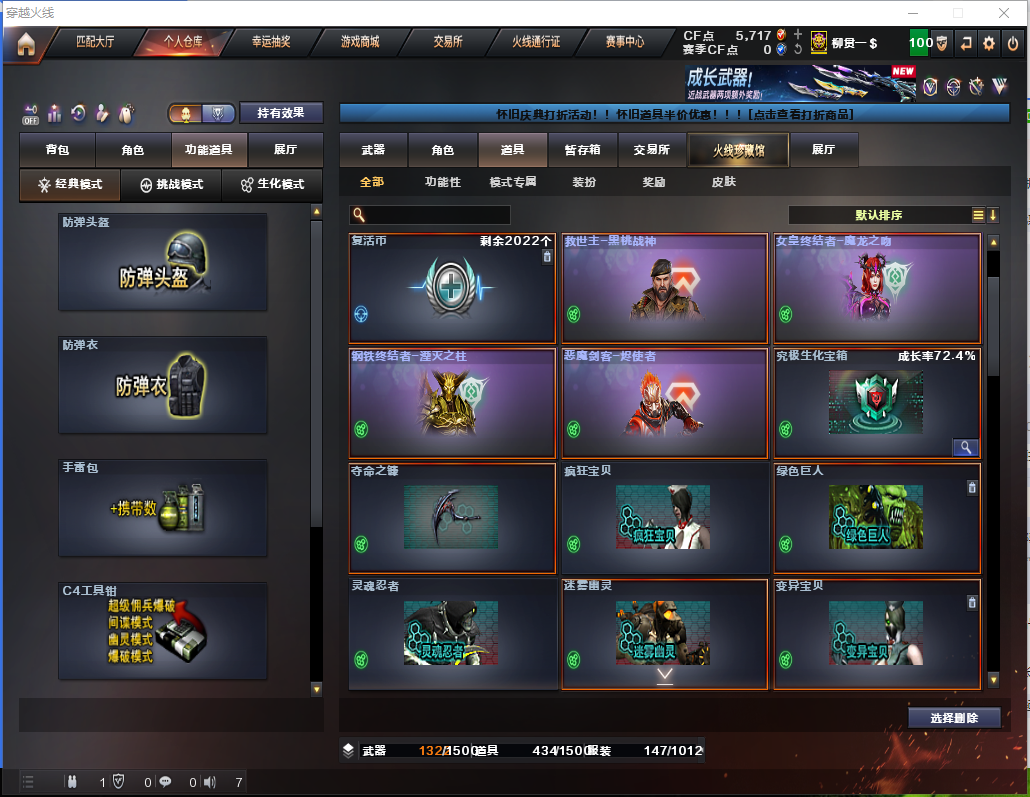Viewport: 1030px width, 797px height.
Task: Open the 匹配大厅 matchmaking menu
Action: (x=96, y=43)
